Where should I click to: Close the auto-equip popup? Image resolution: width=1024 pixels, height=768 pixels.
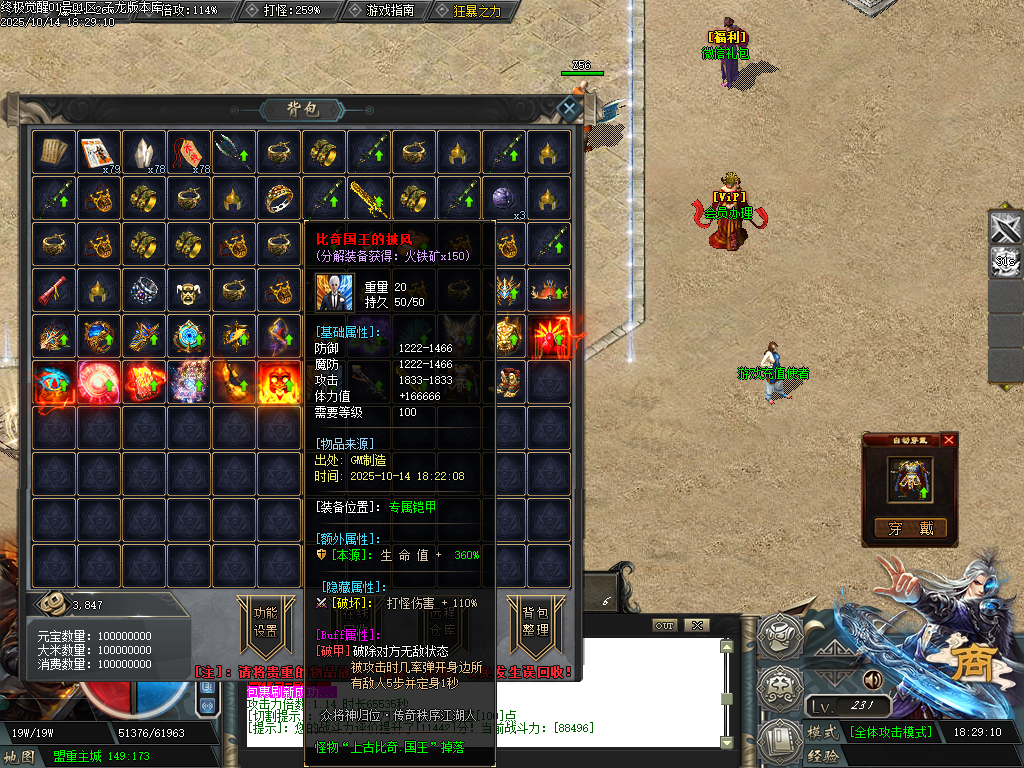949,440
